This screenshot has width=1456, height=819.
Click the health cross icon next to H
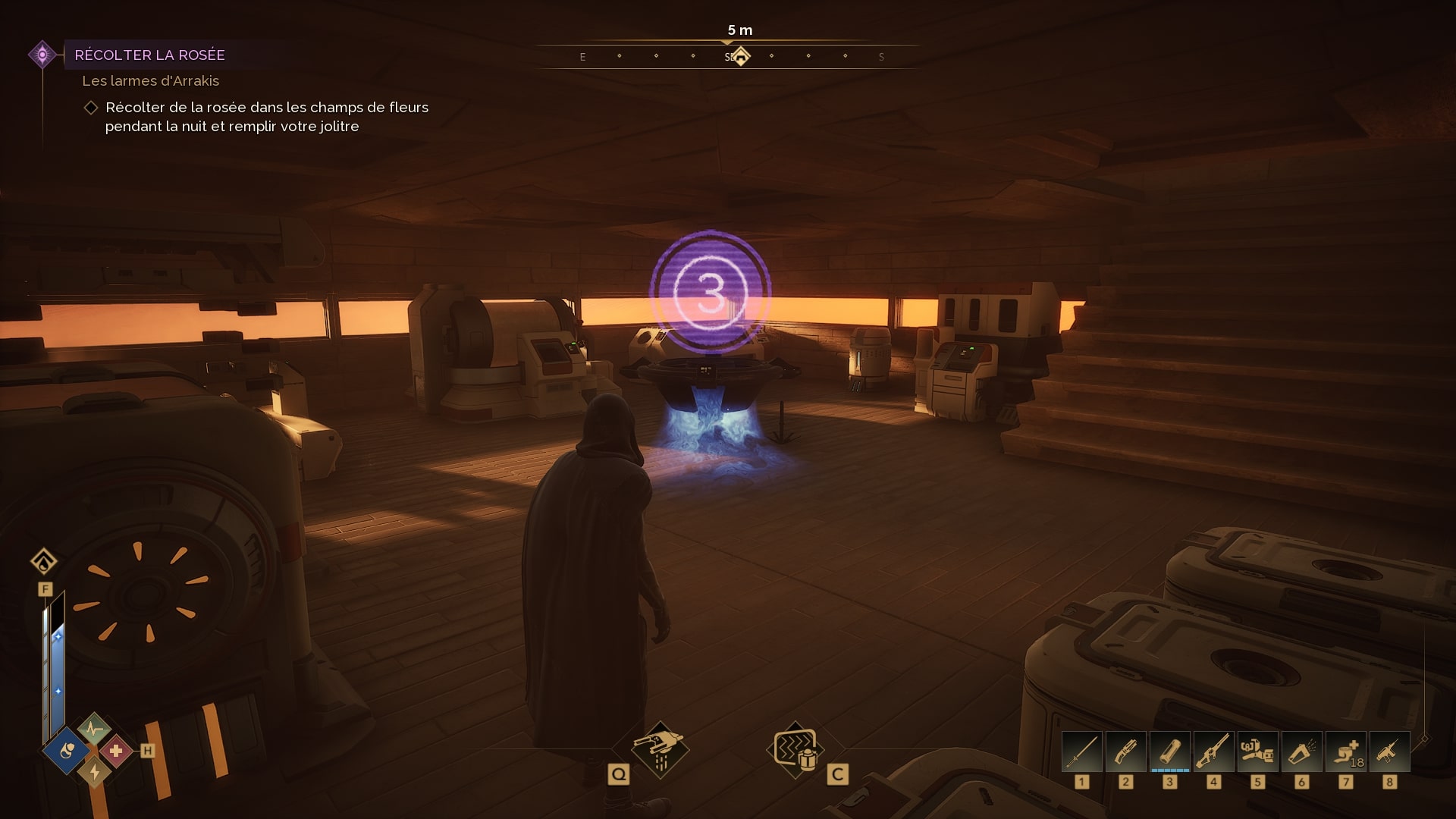[x=115, y=752]
